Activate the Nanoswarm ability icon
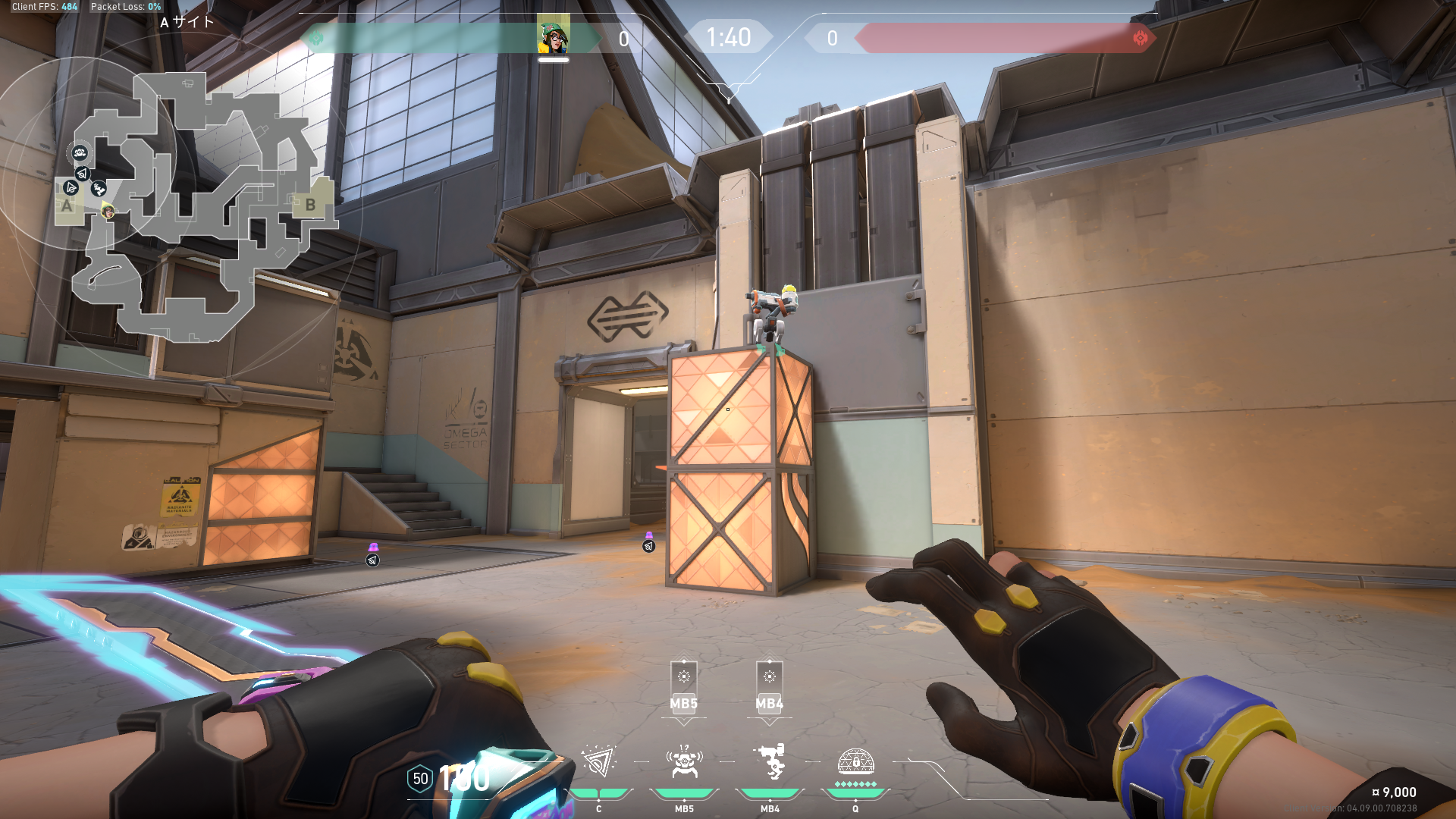This screenshot has width=1456, height=819. (x=599, y=762)
